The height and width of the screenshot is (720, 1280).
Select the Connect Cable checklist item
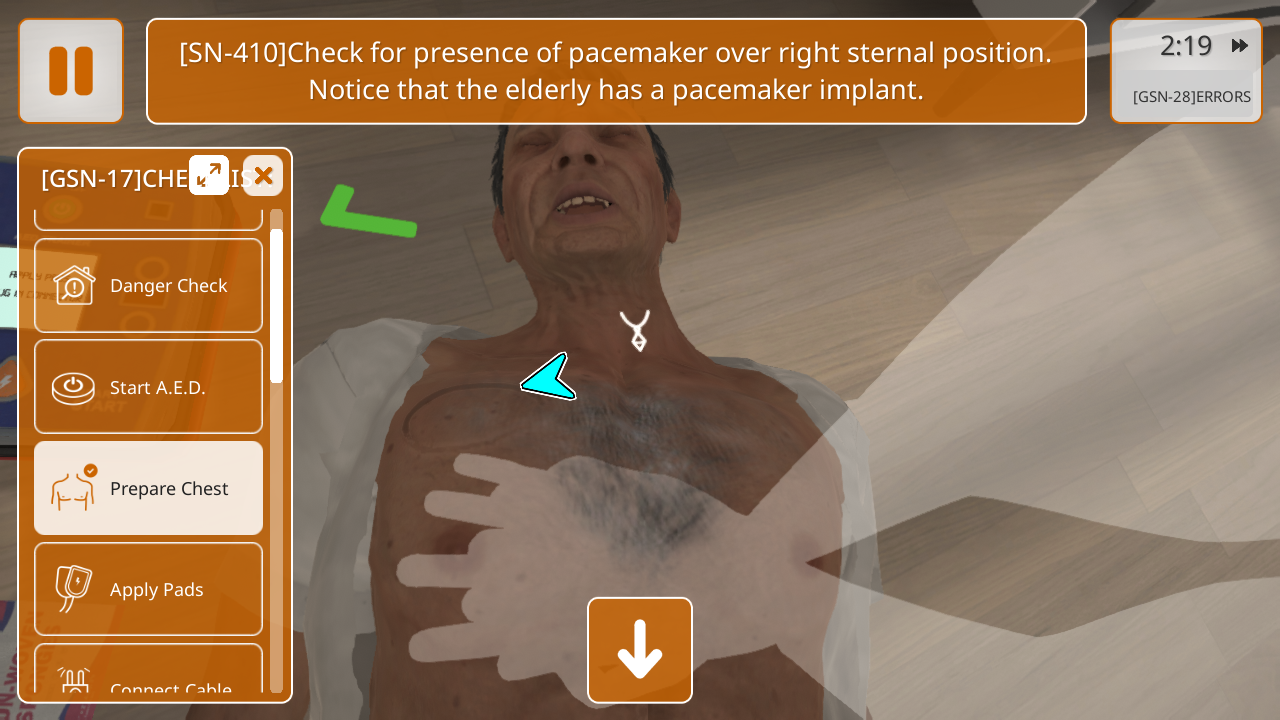149,680
